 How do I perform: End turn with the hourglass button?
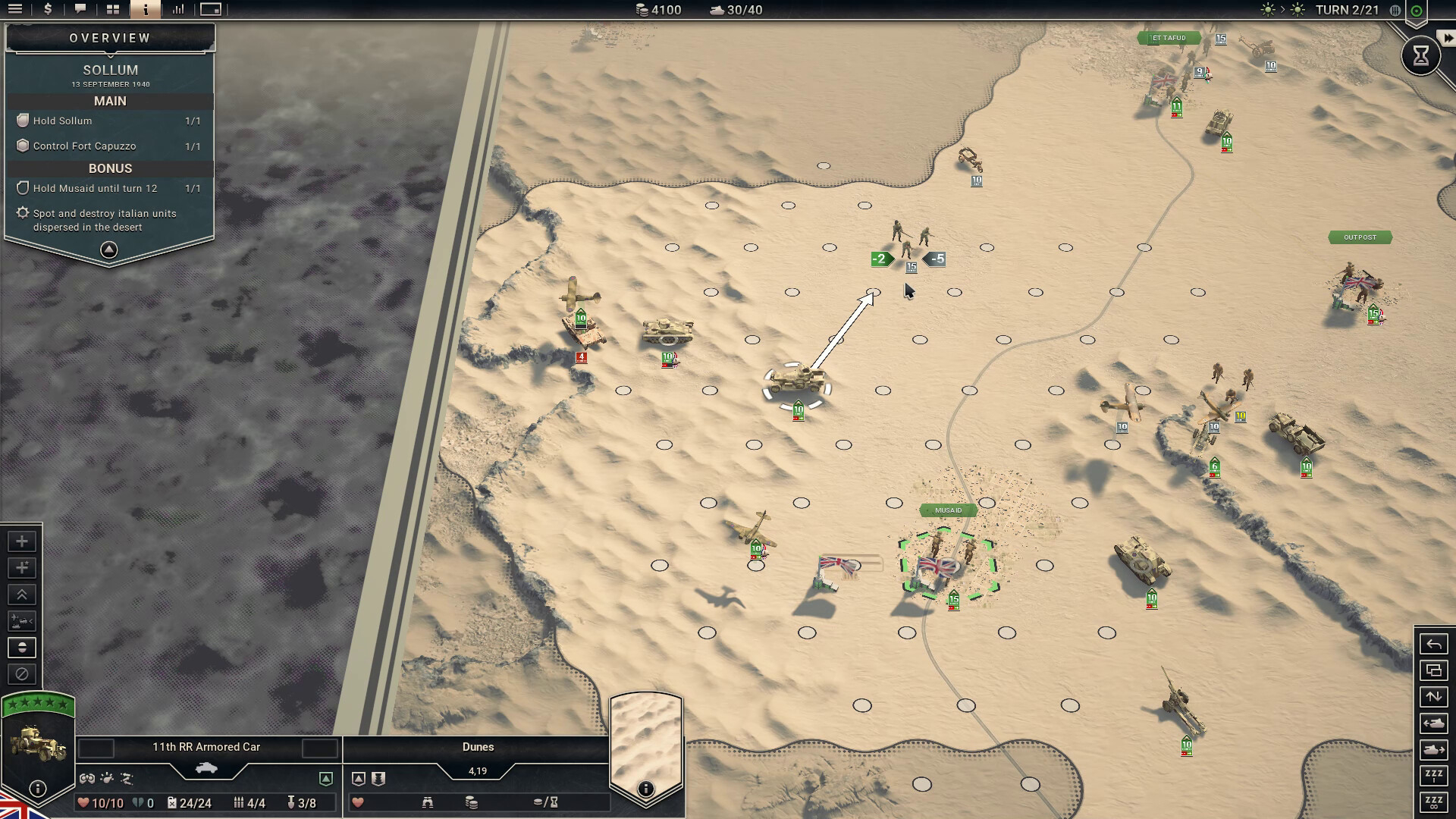pos(1420,55)
